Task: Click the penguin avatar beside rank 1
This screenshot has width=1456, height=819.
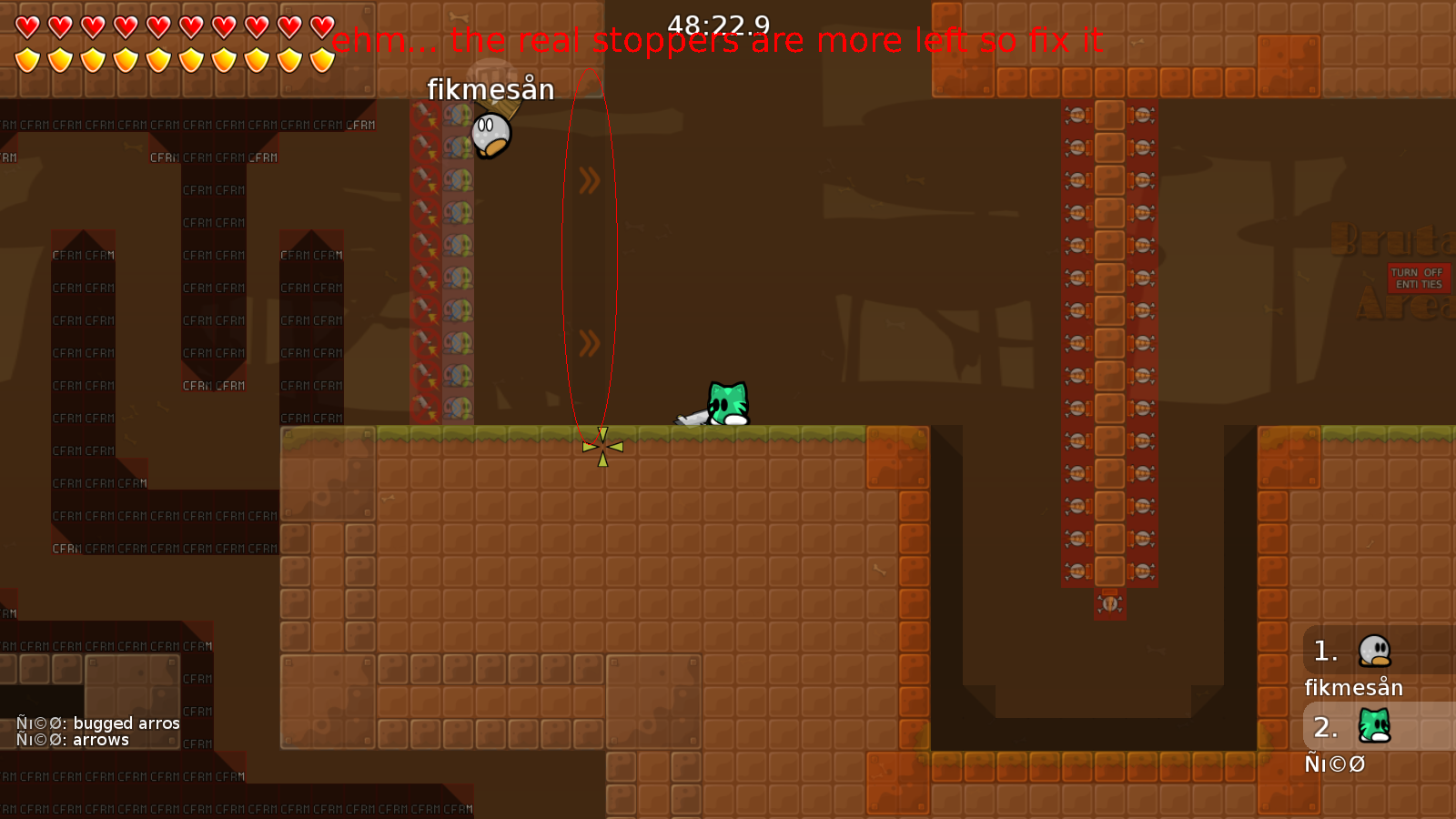Action: pyautogui.click(x=1374, y=651)
